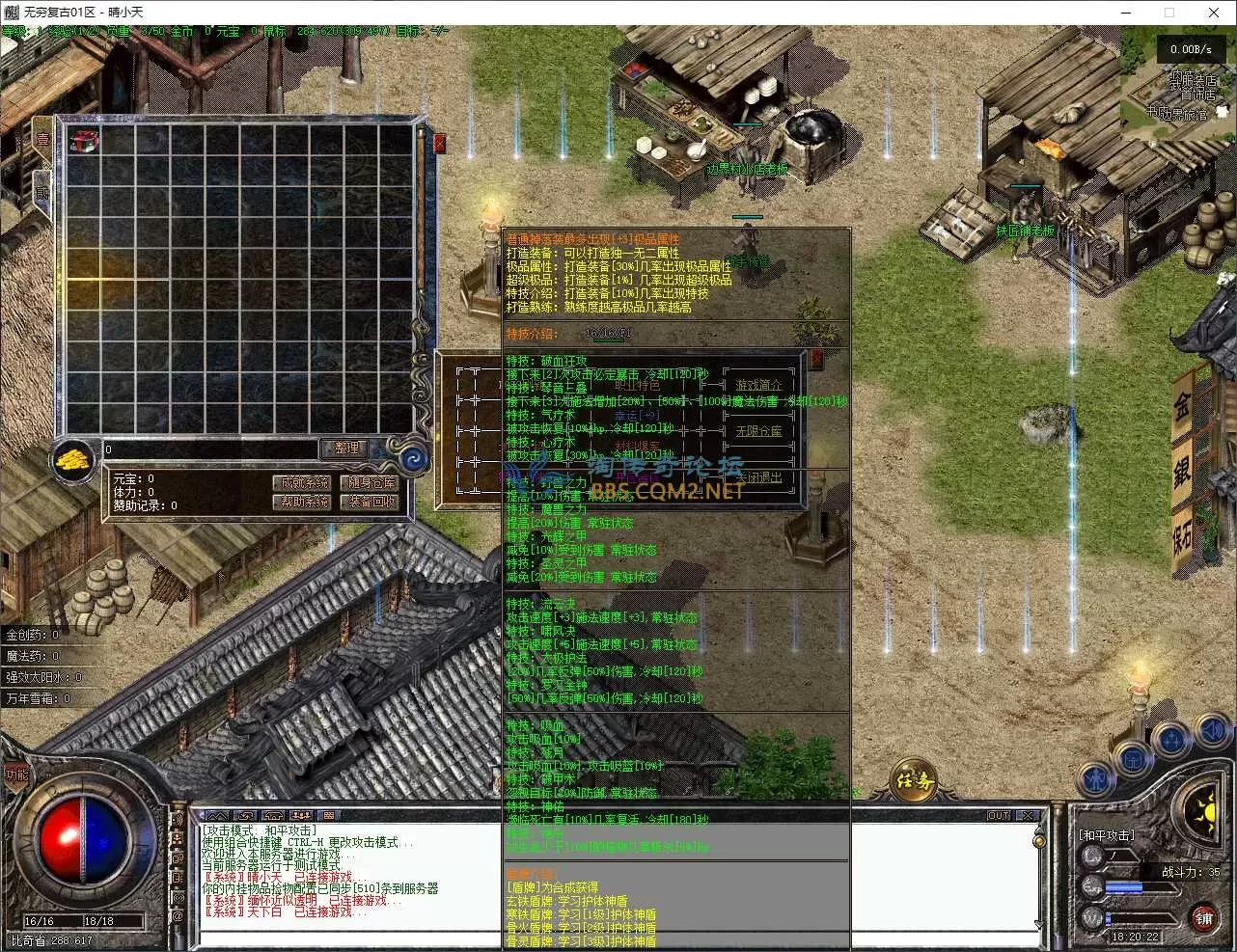
Task: Open the 帮助系统 help system
Action: click(303, 502)
